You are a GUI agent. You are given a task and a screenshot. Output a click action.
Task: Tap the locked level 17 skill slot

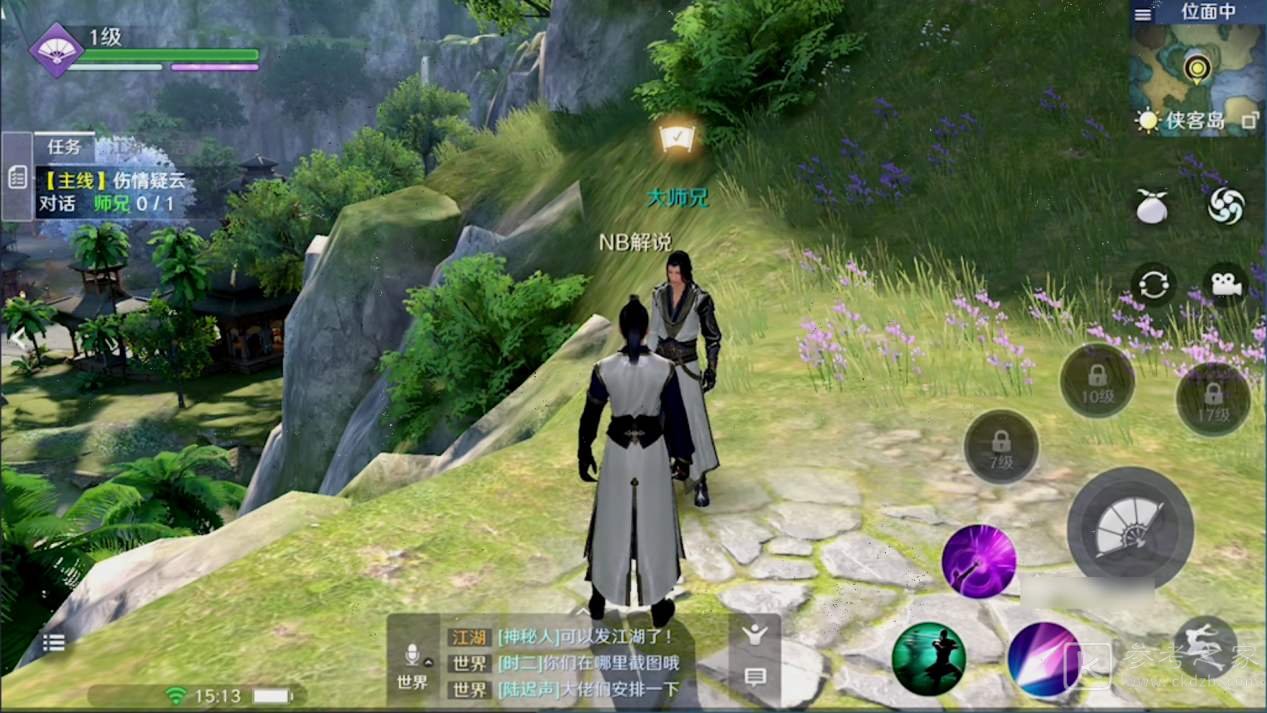click(1213, 399)
